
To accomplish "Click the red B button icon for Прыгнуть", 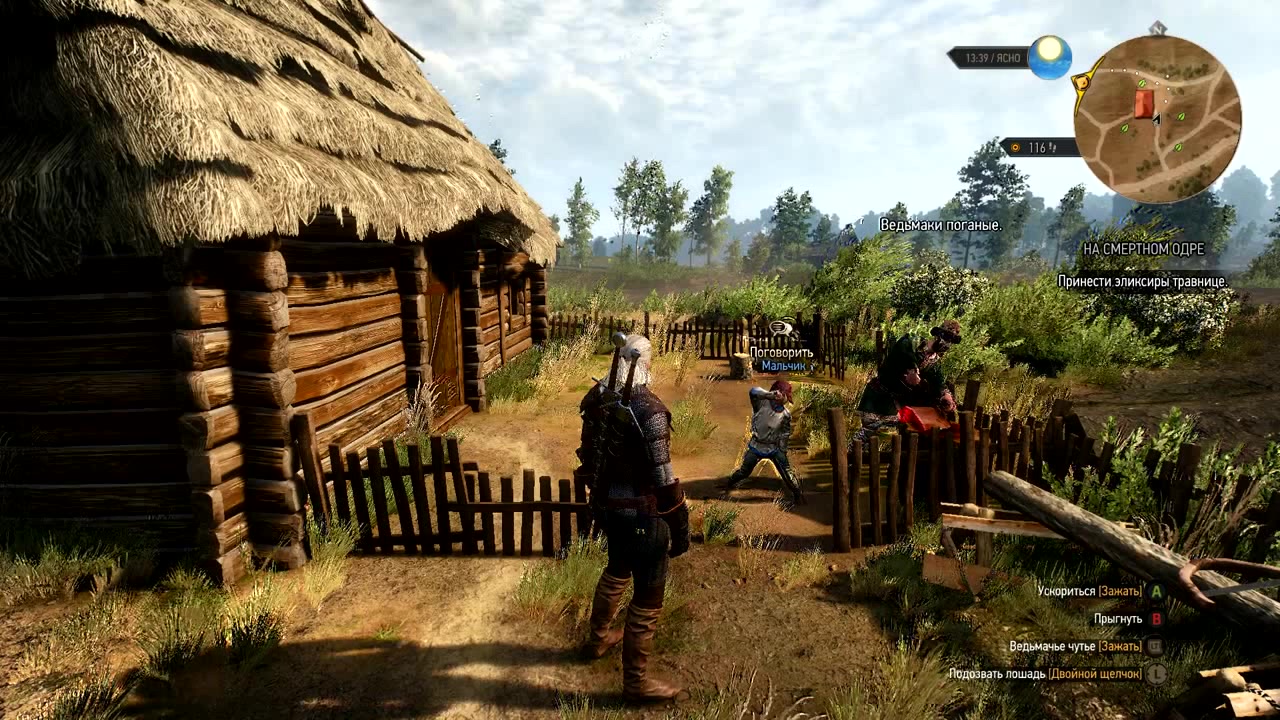I will tap(1156, 620).
